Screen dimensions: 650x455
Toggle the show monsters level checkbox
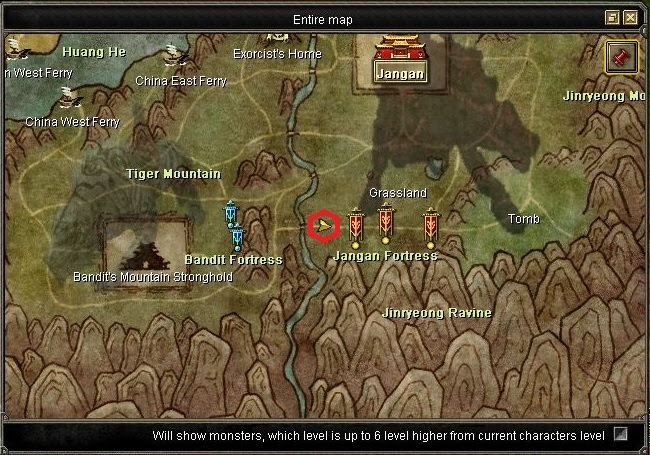tap(621, 435)
